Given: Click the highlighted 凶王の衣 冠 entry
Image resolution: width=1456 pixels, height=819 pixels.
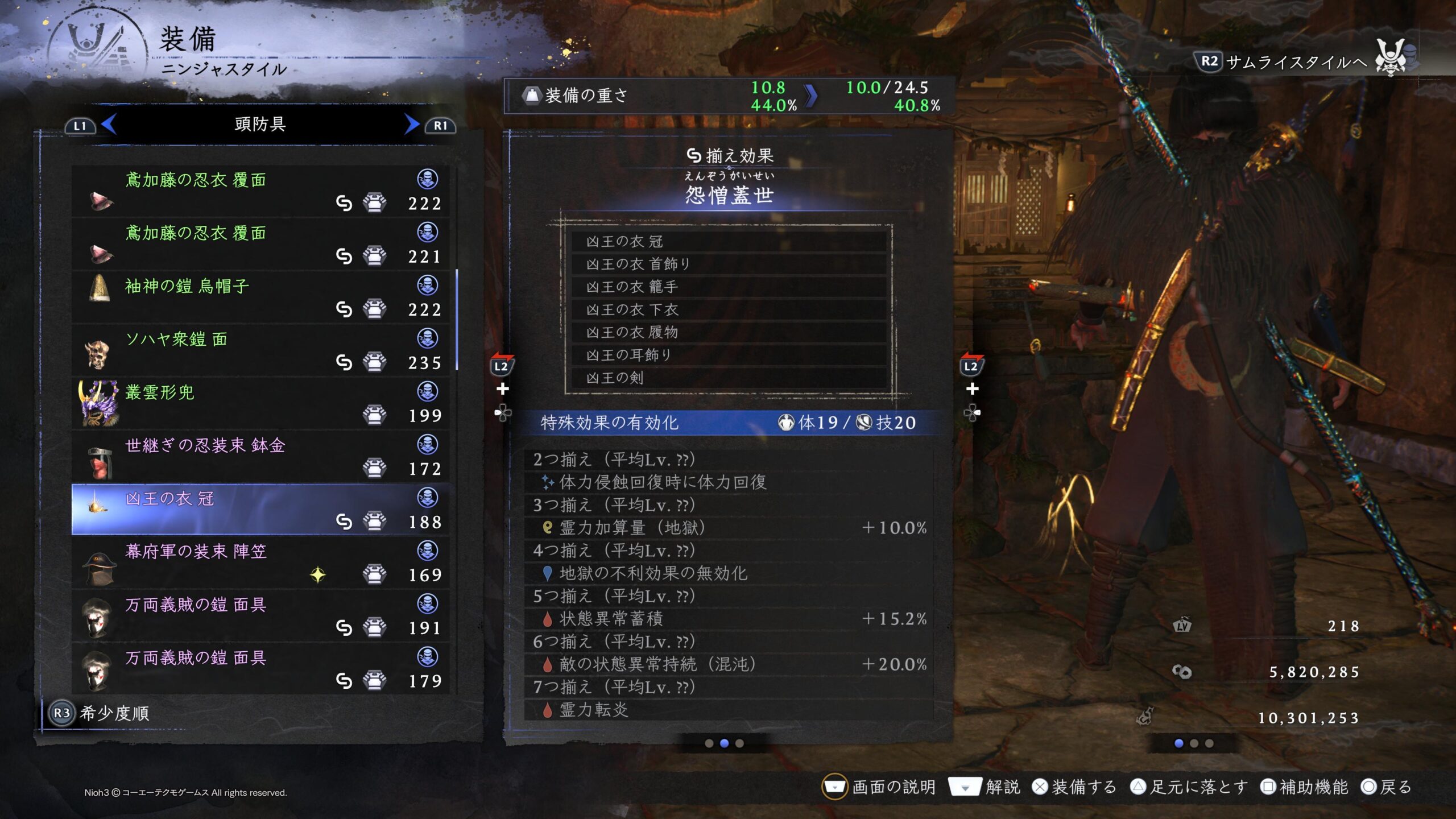Looking at the screenshot, I should tap(260, 510).
